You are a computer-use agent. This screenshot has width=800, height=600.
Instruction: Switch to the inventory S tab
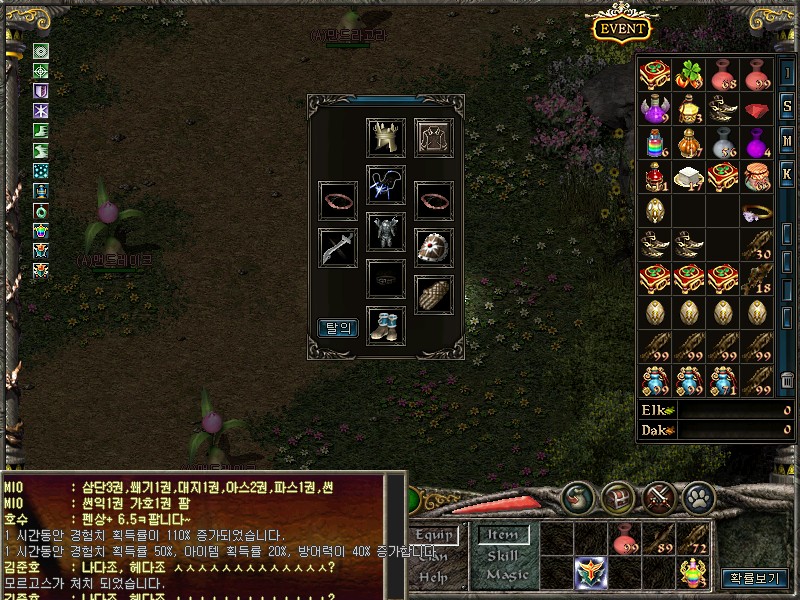coord(787,105)
